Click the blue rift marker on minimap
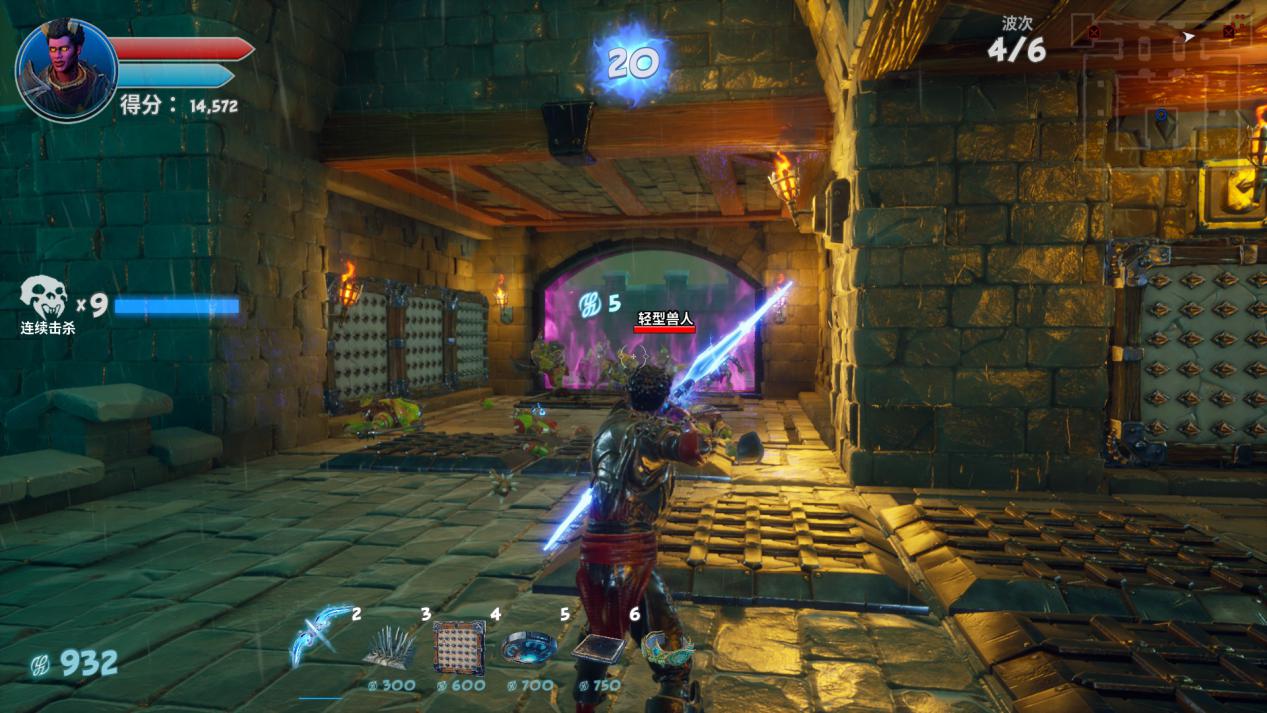The width and height of the screenshot is (1267, 713). [1161, 116]
